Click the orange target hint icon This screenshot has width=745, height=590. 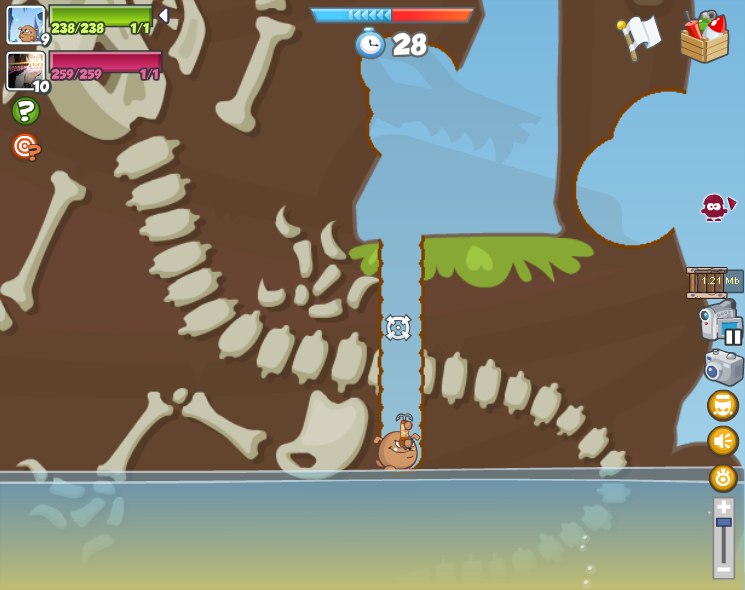click(26, 147)
